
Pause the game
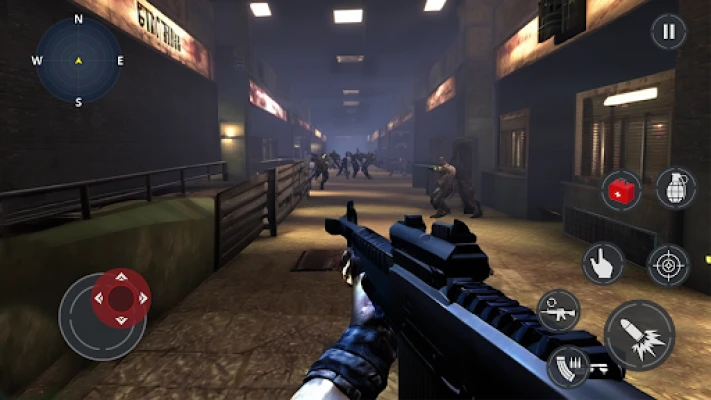[668, 31]
